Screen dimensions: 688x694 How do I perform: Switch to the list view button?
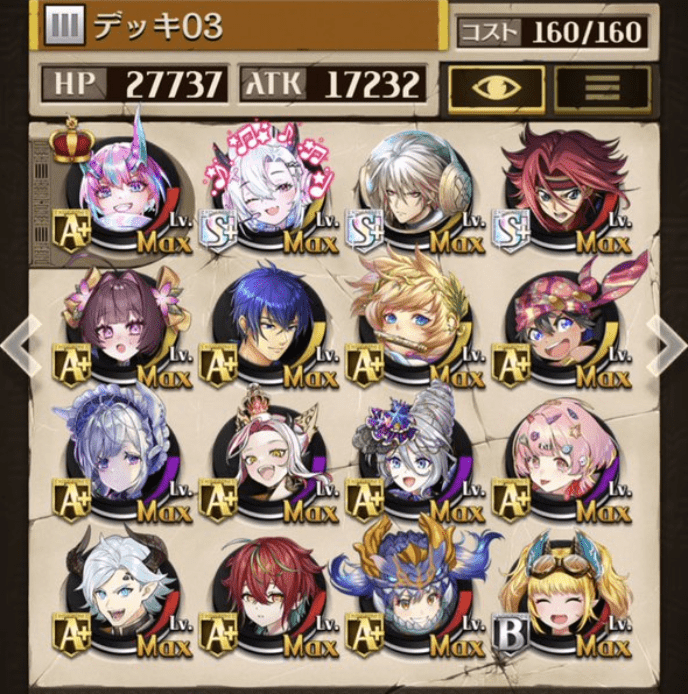tap(601, 88)
